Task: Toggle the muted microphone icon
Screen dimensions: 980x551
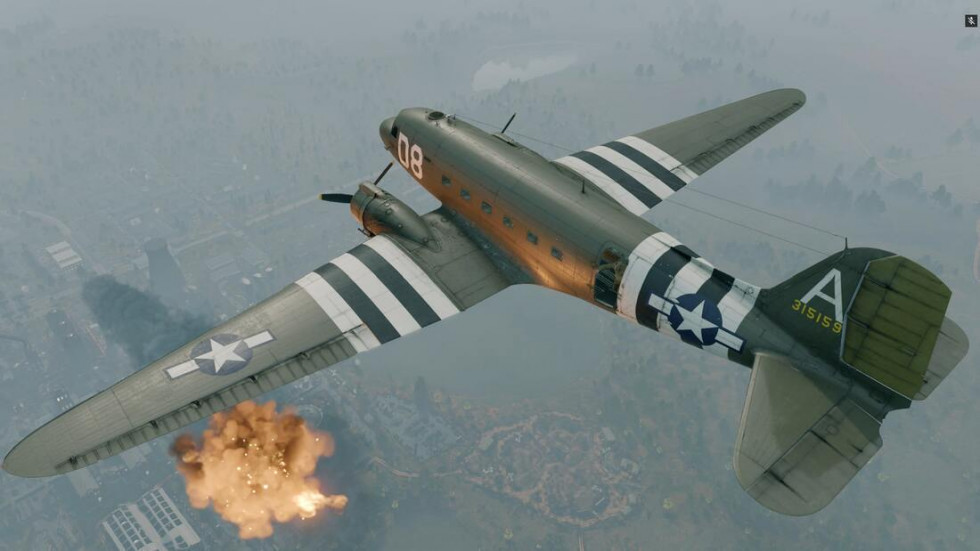Action: point(971,20)
